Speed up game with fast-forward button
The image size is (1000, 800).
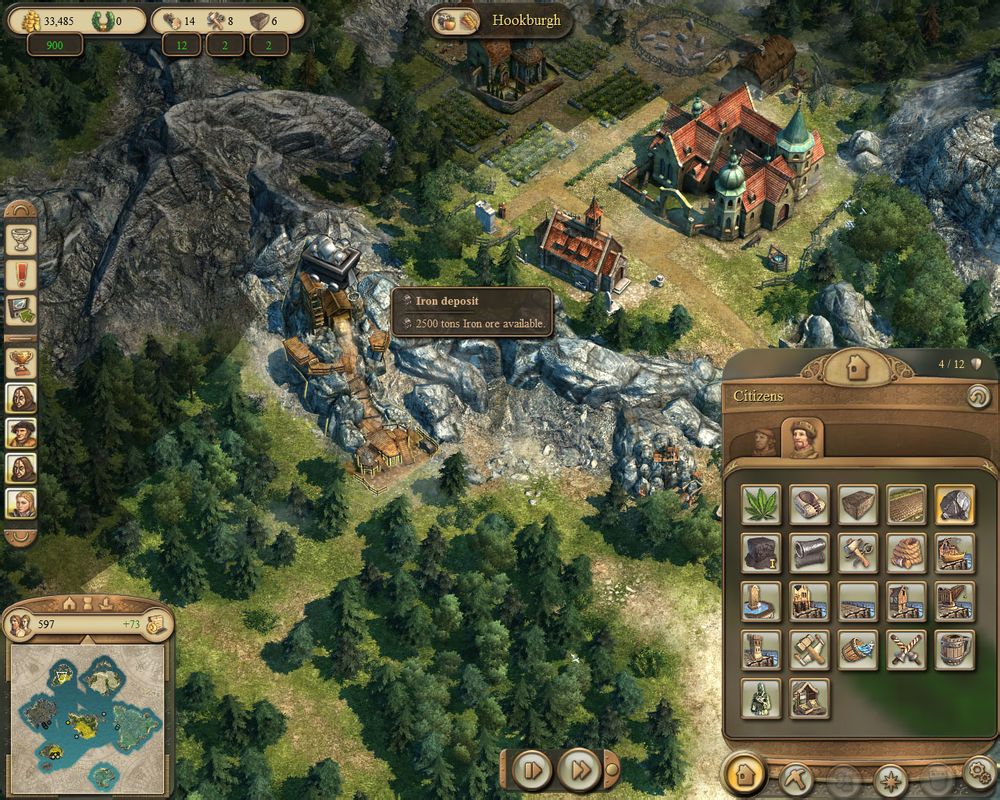579,770
